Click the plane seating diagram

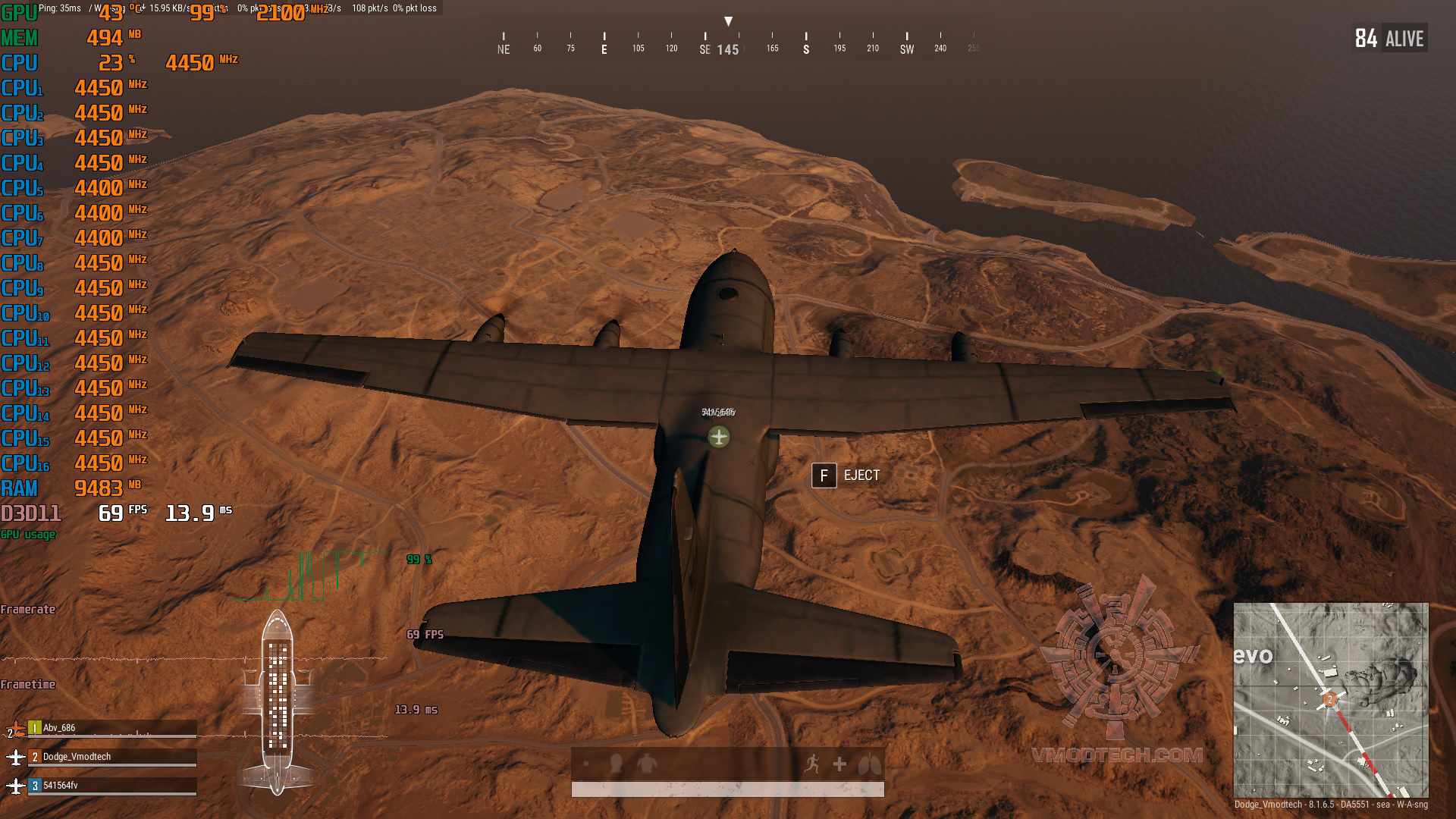278,701
